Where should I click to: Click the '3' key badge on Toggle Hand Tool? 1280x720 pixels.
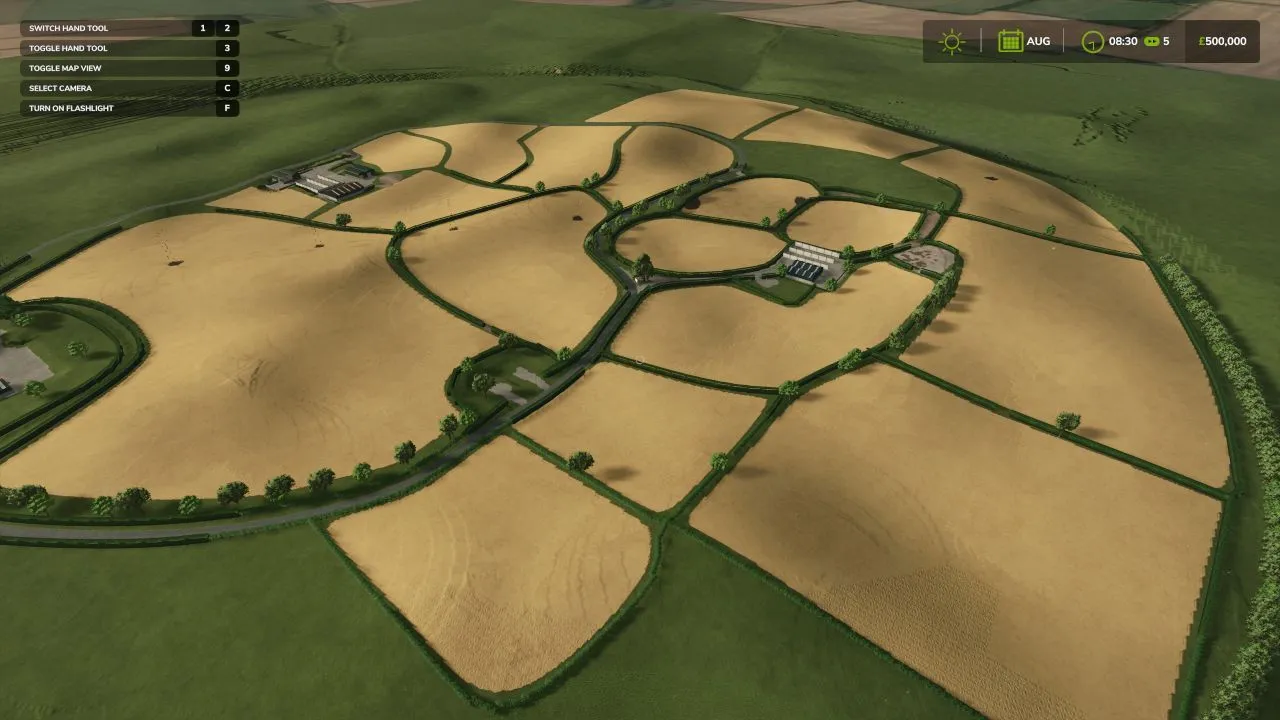(x=228, y=48)
